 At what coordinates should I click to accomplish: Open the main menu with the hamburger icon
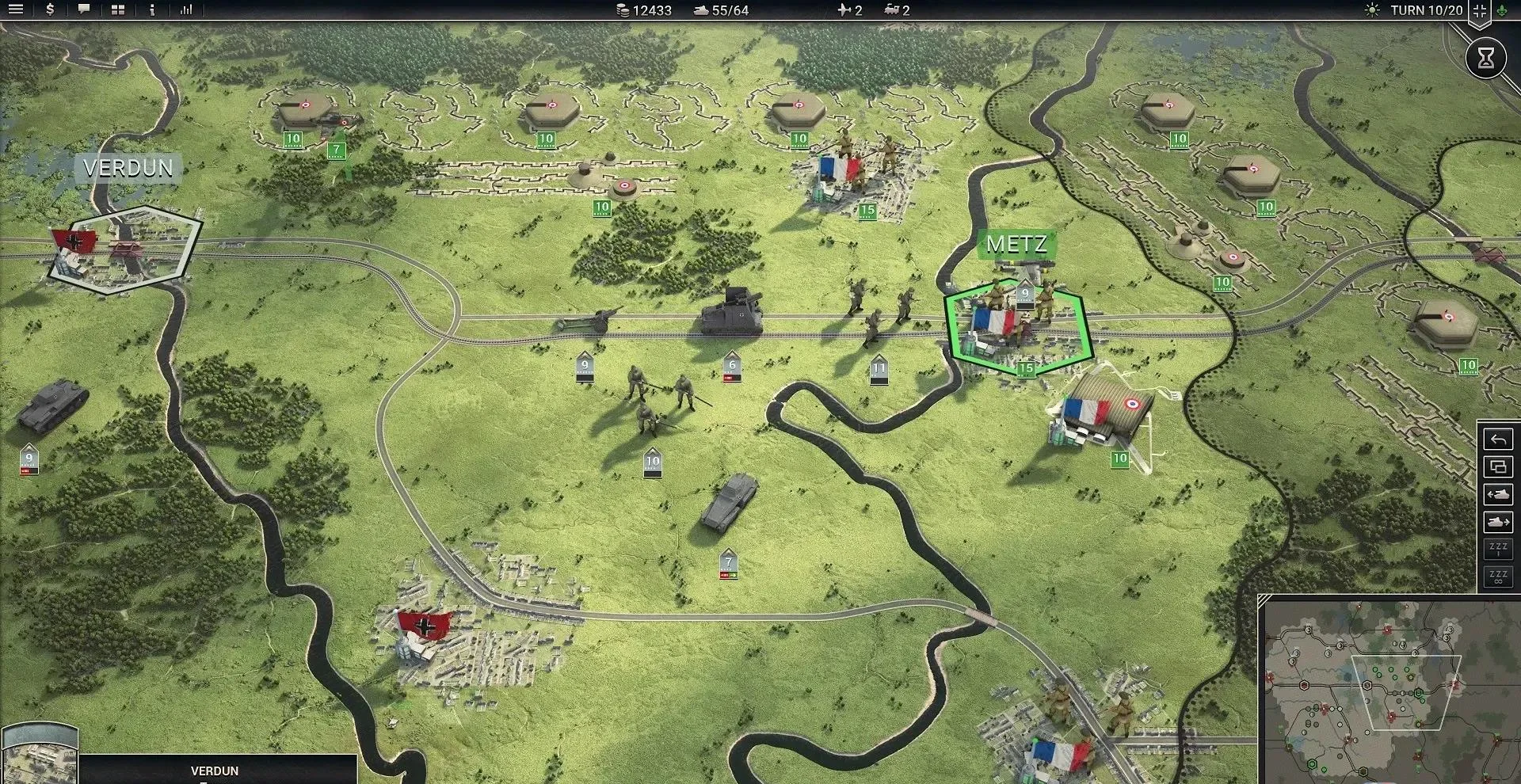pyautogui.click(x=16, y=10)
